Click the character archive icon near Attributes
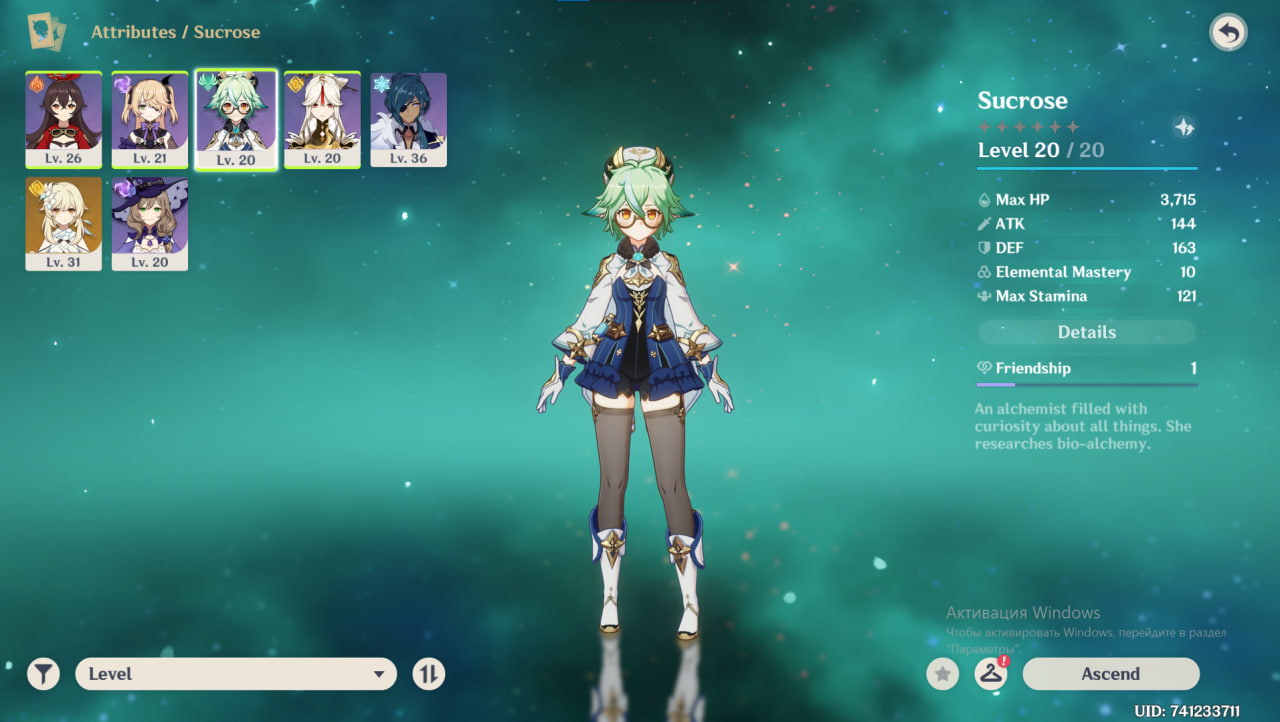 pyautogui.click(x=47, y=32)
